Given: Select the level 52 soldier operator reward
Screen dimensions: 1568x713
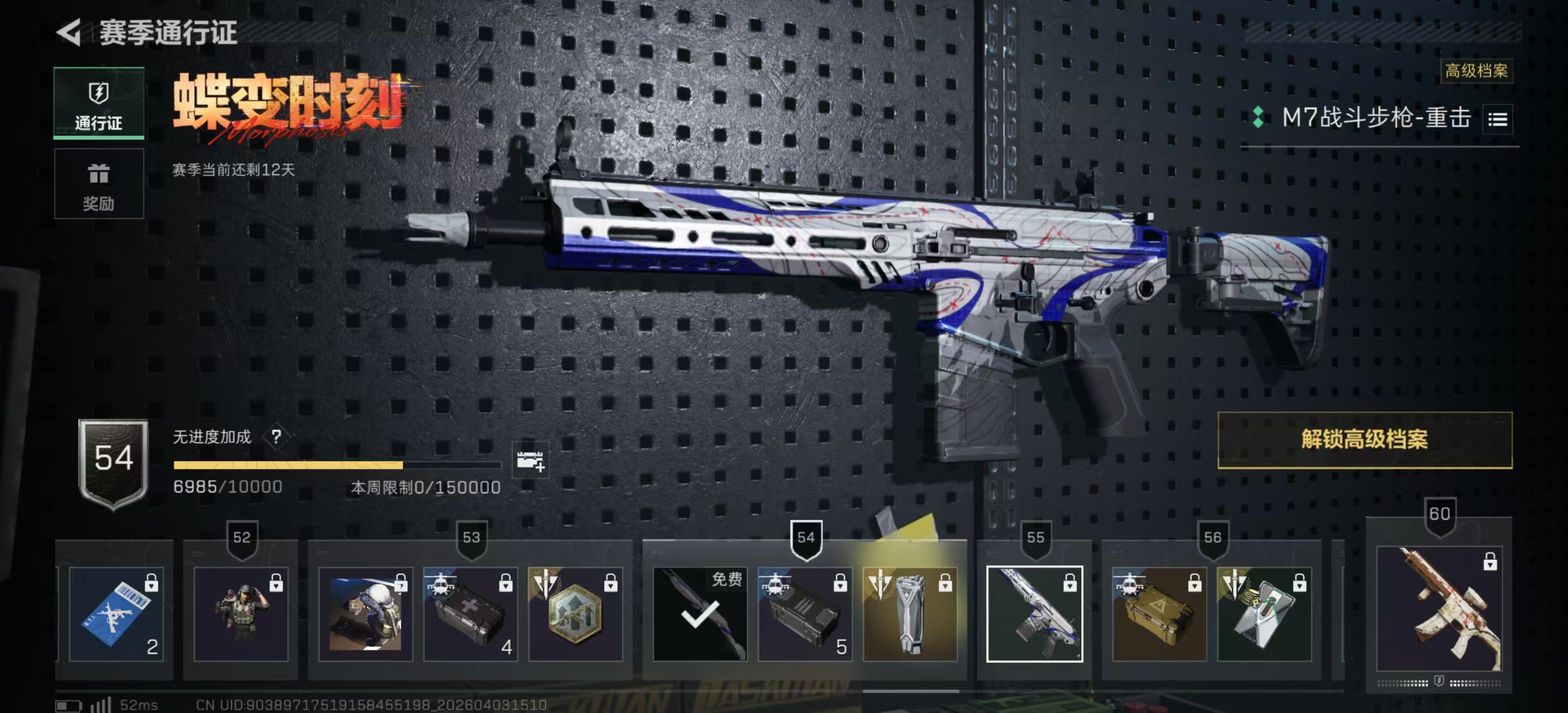Looking at the screenshot, I should tap(241, 614).
